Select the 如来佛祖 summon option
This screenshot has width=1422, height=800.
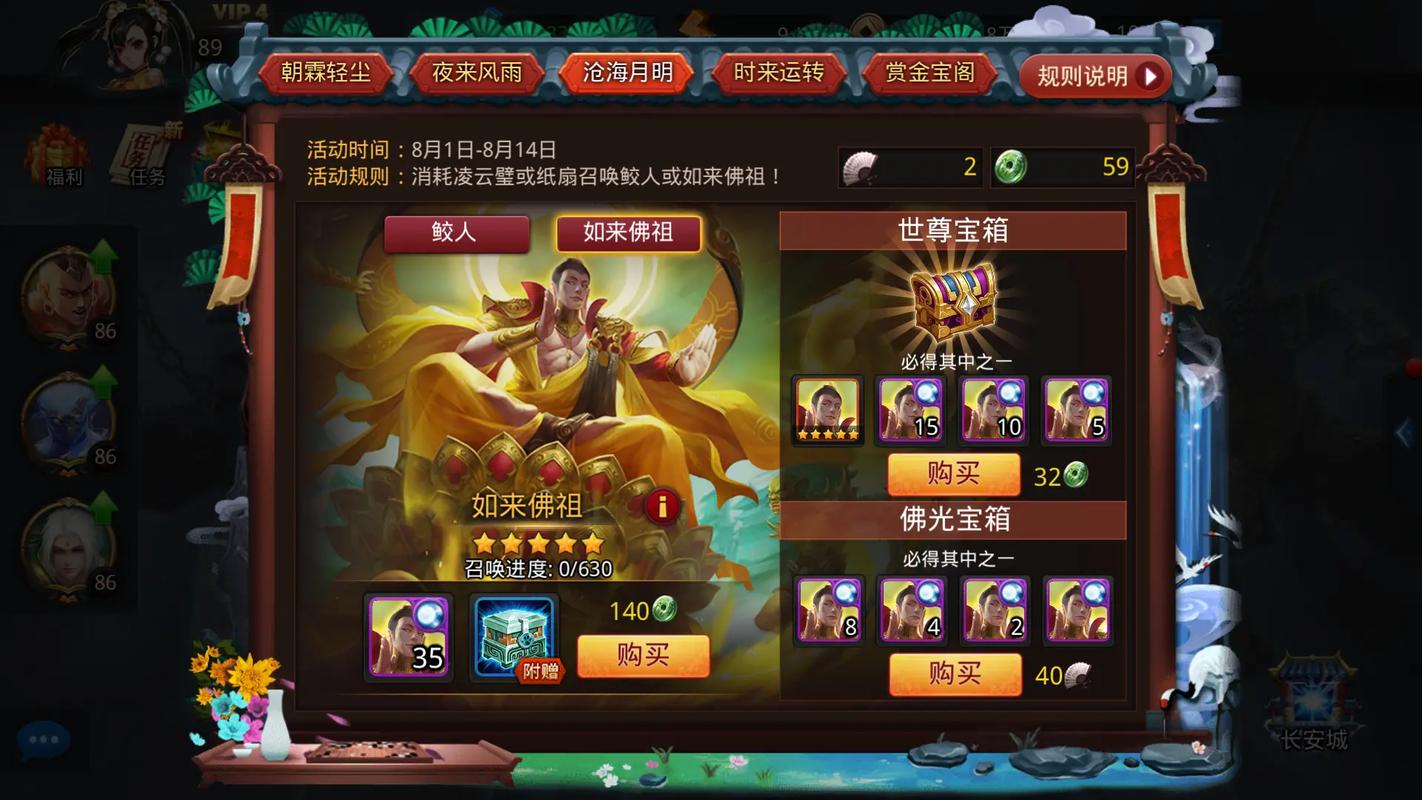[x=627, y=233]
